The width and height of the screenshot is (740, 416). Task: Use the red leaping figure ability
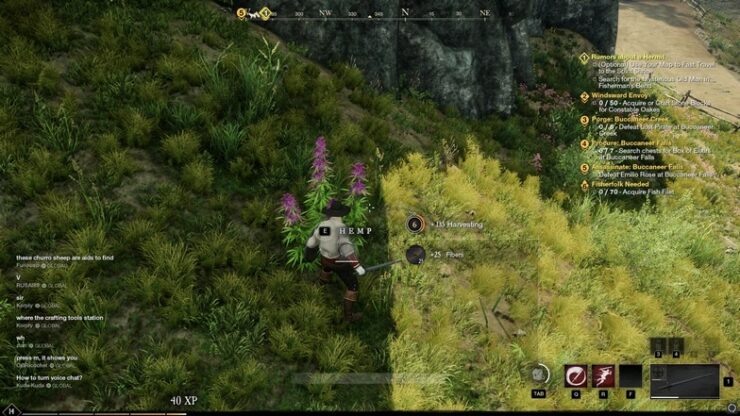coord(603,376)
